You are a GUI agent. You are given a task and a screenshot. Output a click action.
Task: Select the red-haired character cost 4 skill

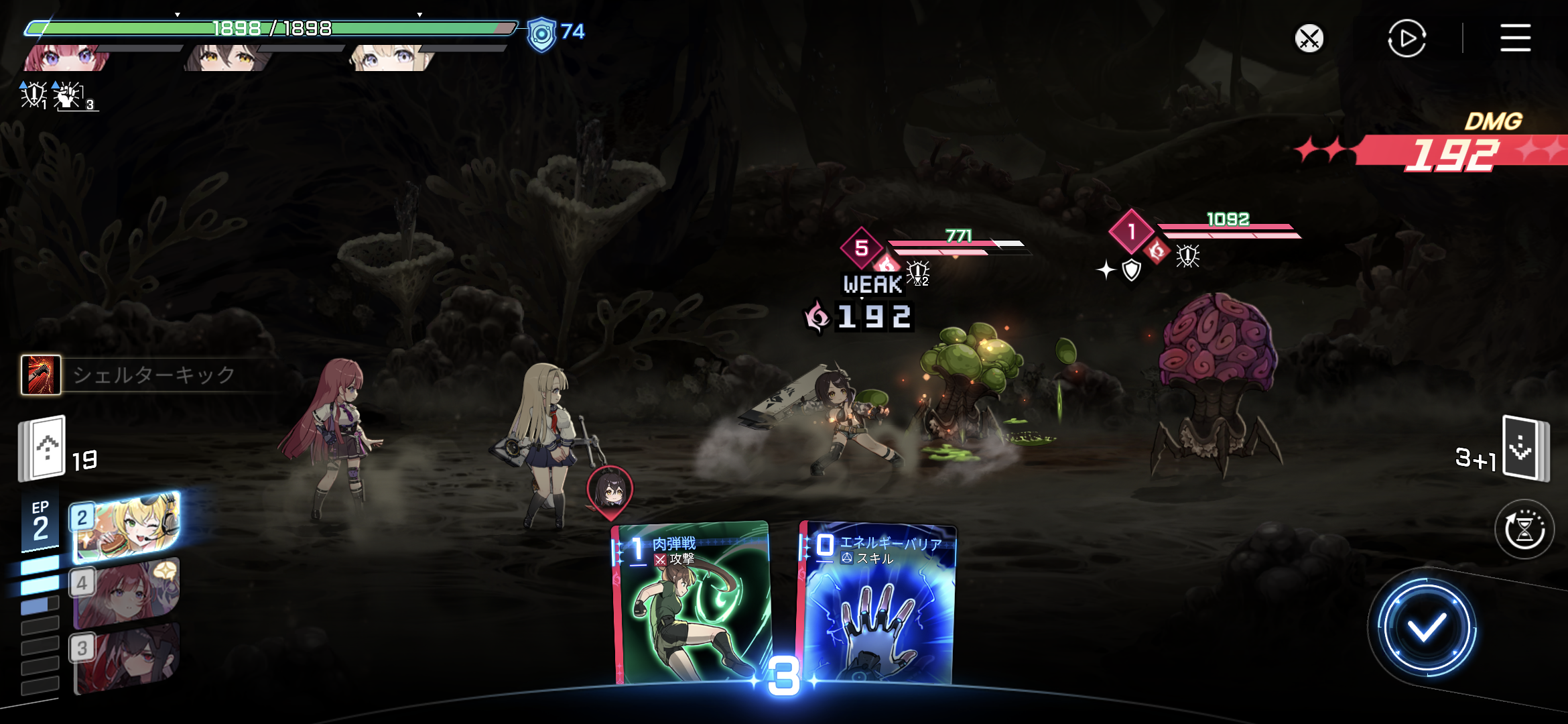pos(126,593)
